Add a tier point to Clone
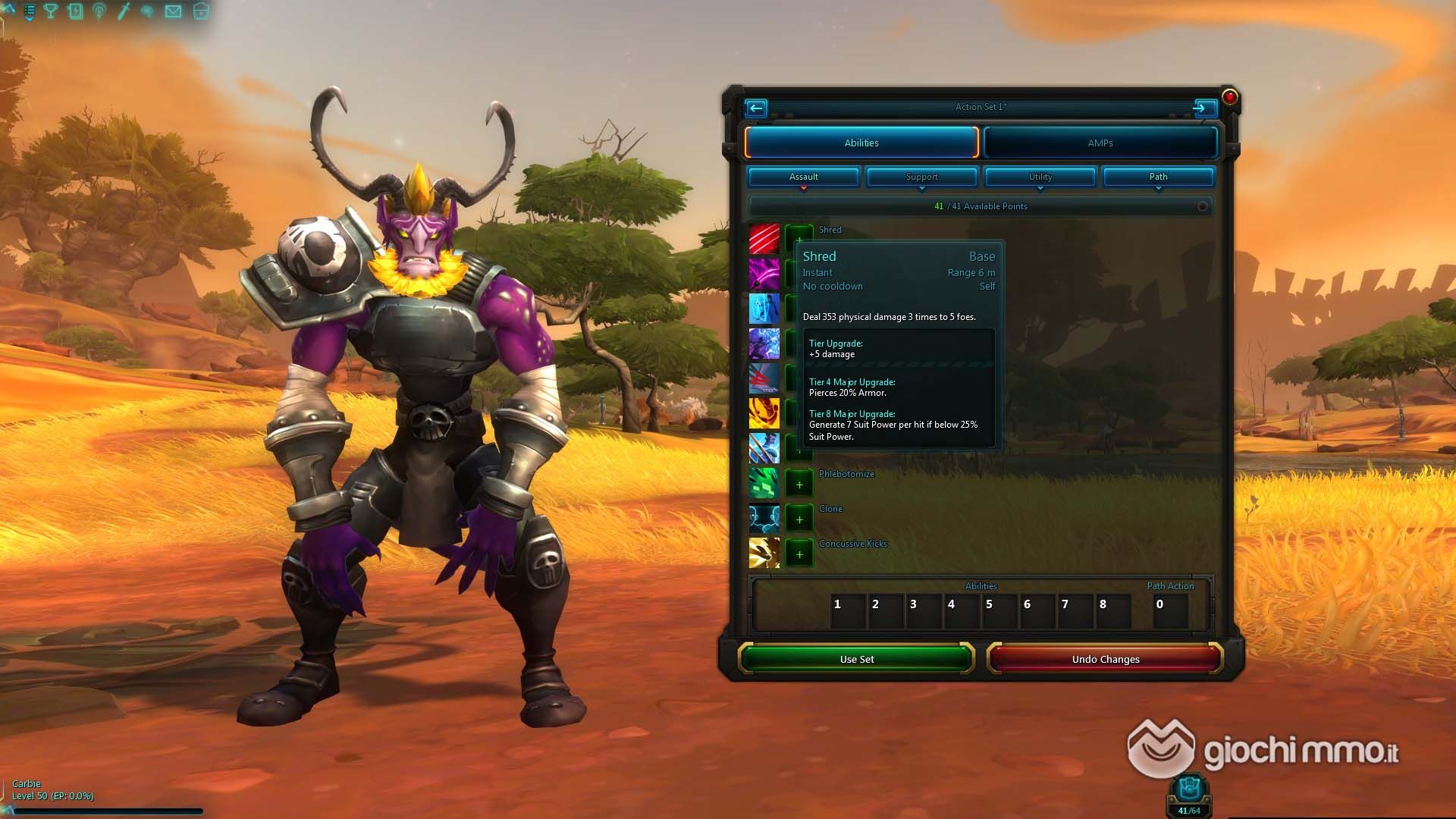The image size is (1456, 819). point(799,519)
